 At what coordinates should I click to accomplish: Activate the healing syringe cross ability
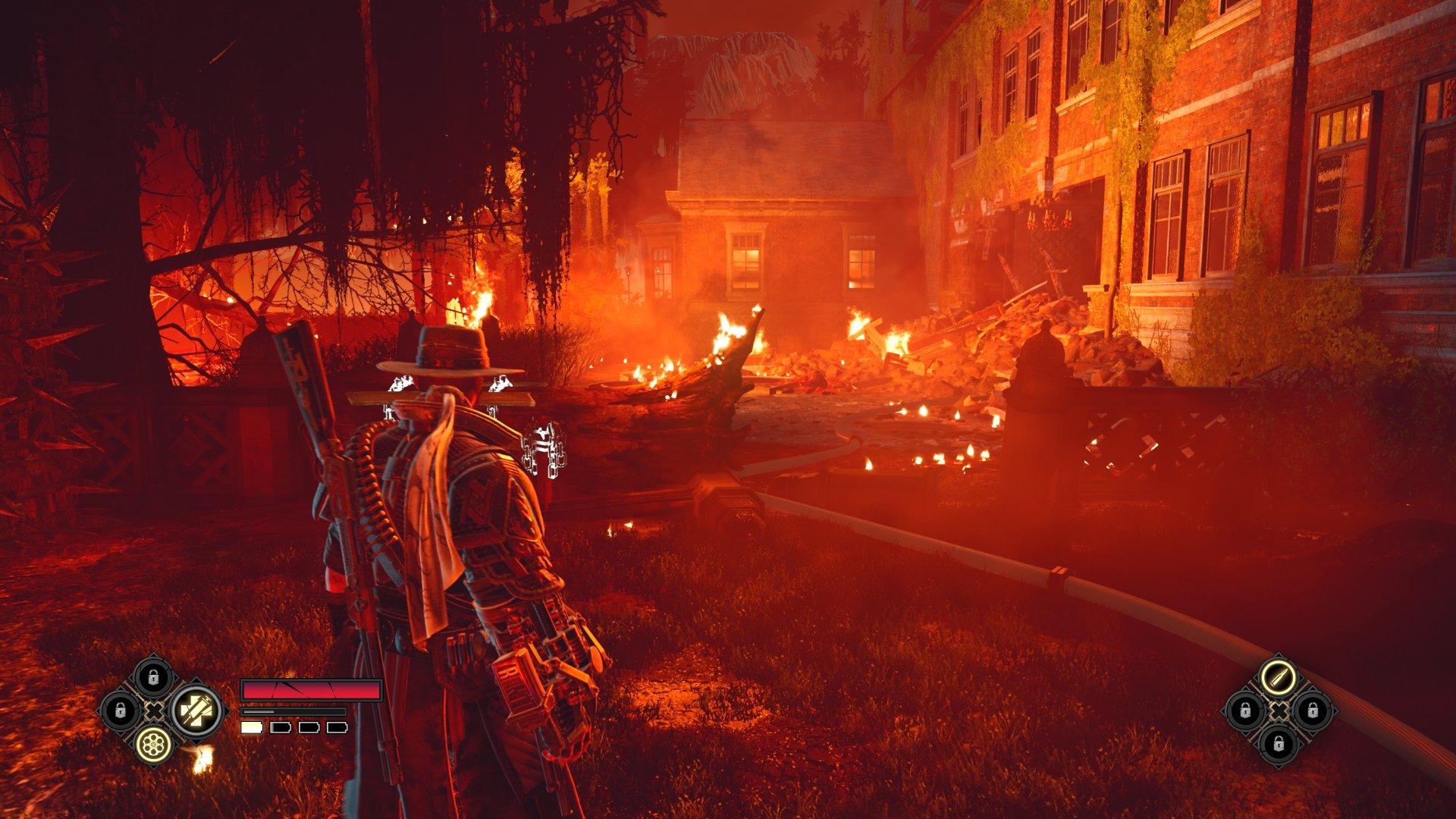coord(196,711)
